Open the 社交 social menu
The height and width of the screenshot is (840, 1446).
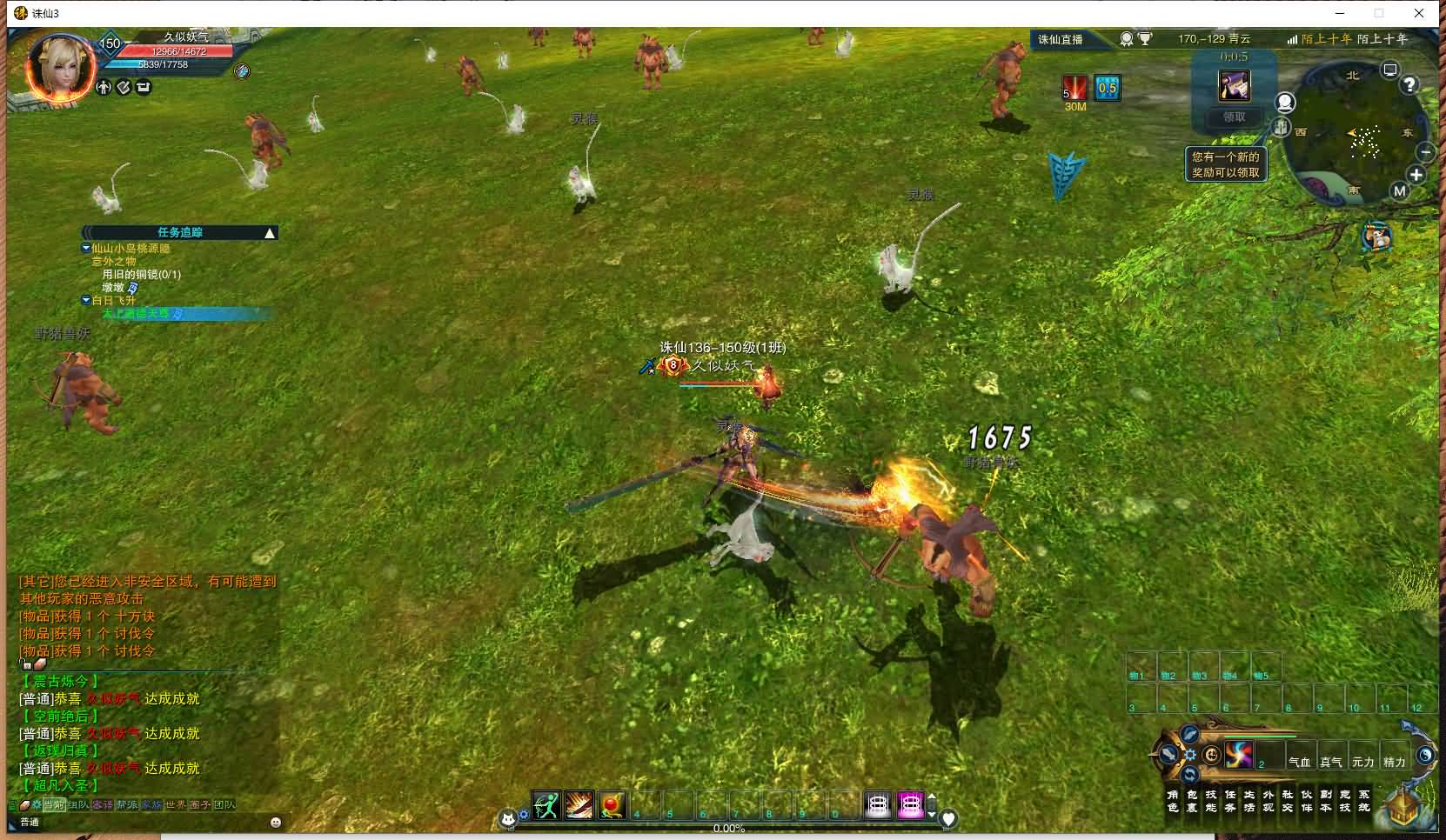pyautogui.click(x=1288, y=801)
